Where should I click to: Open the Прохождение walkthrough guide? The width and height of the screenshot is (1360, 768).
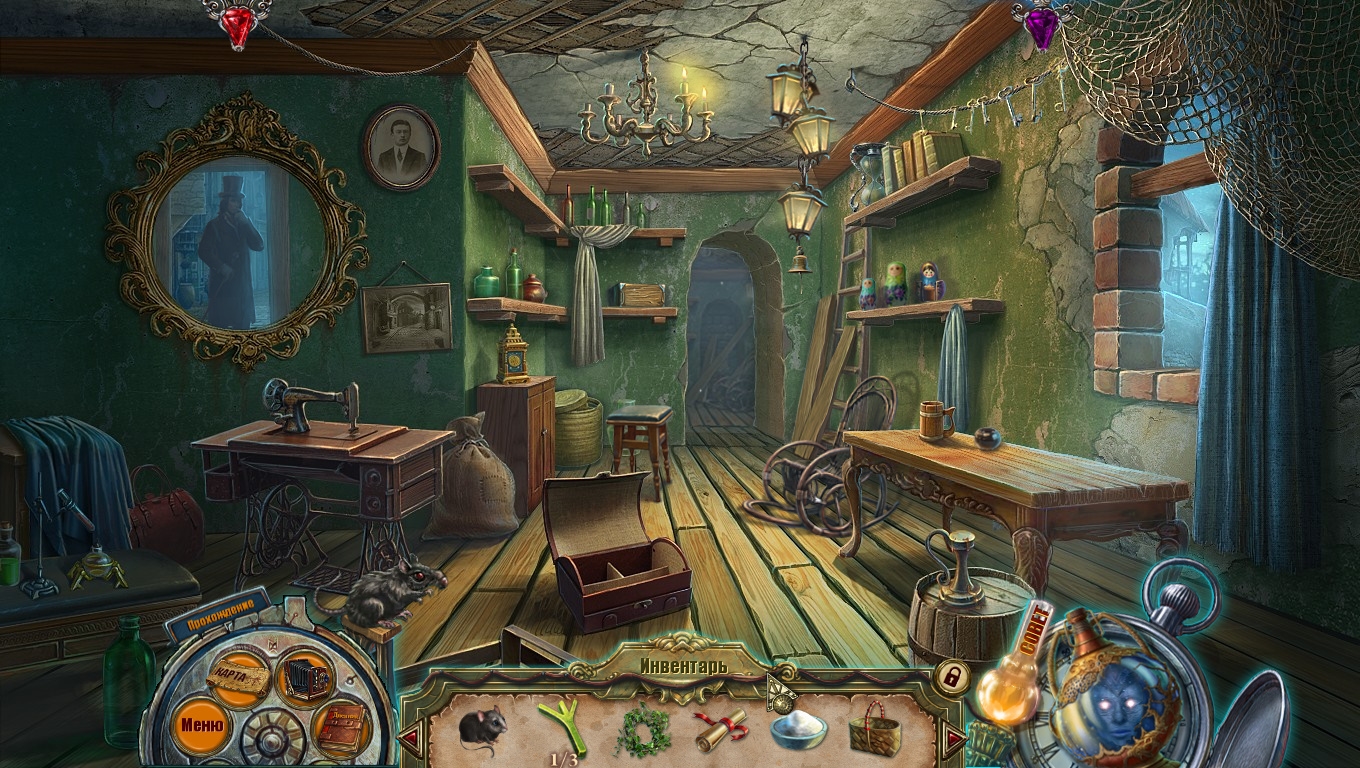pos(217,613)
